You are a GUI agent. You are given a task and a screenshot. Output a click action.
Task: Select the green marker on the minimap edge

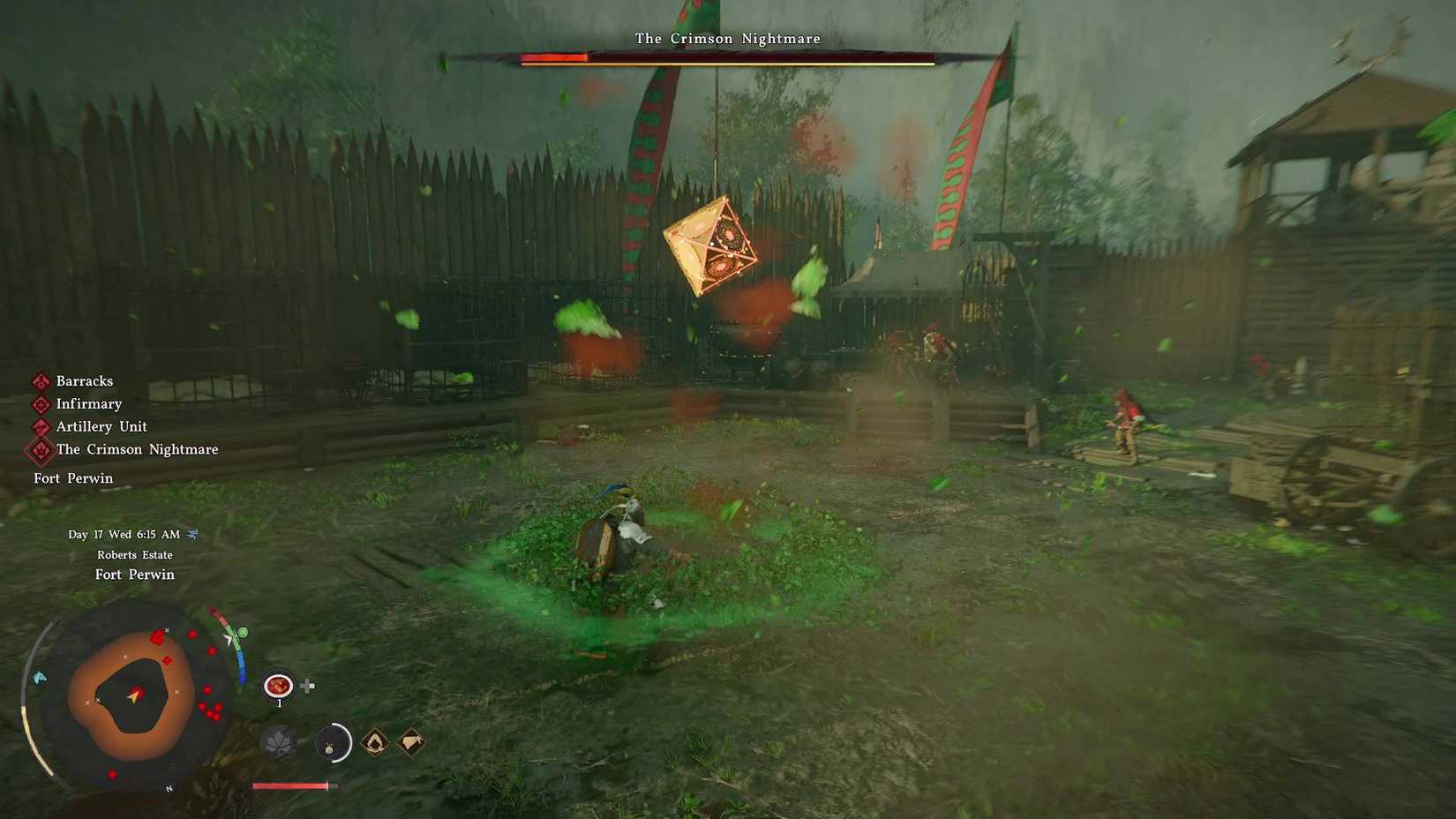[x=241, y=632]
